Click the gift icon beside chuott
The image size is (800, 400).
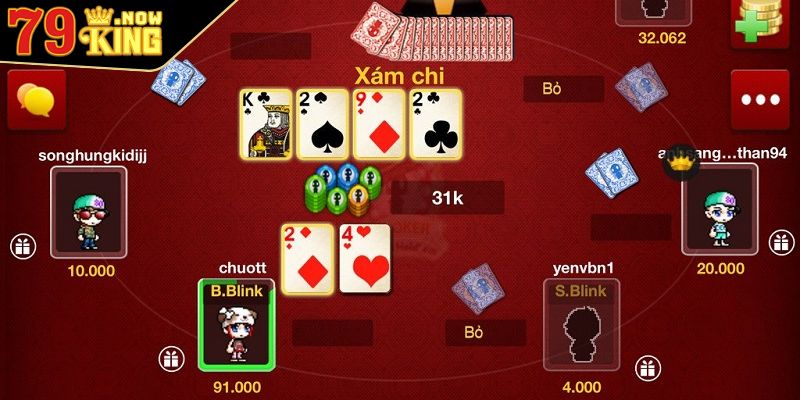[170, 358]
